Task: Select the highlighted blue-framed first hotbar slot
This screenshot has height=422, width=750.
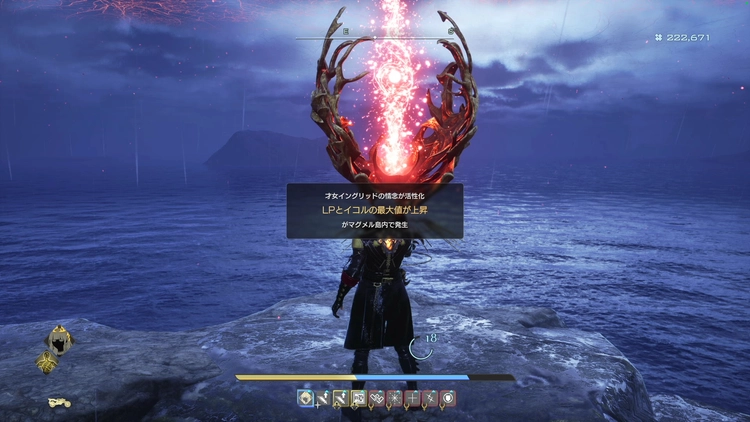Action: [x=305, y=398]
